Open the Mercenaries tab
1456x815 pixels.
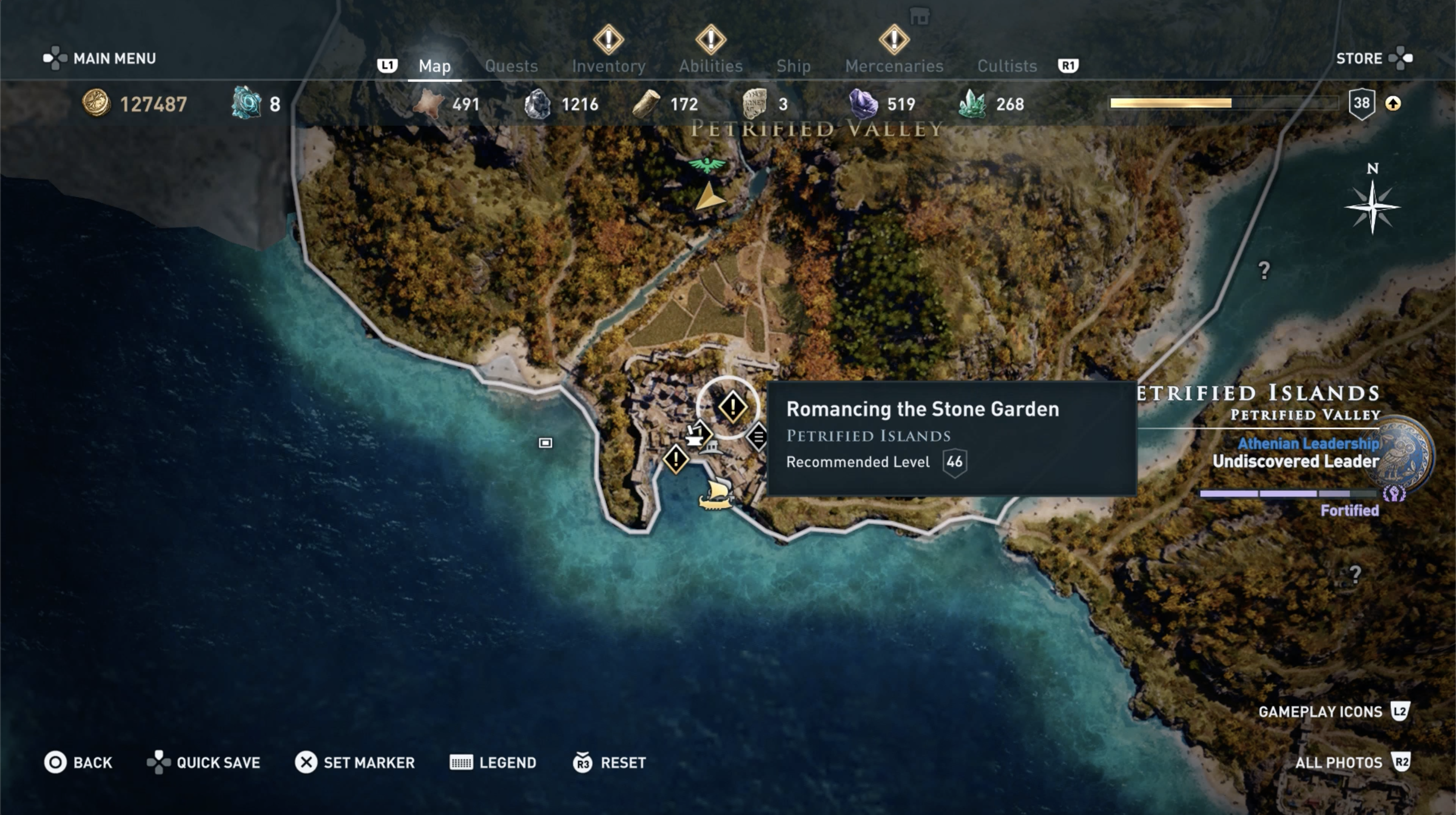894,66
